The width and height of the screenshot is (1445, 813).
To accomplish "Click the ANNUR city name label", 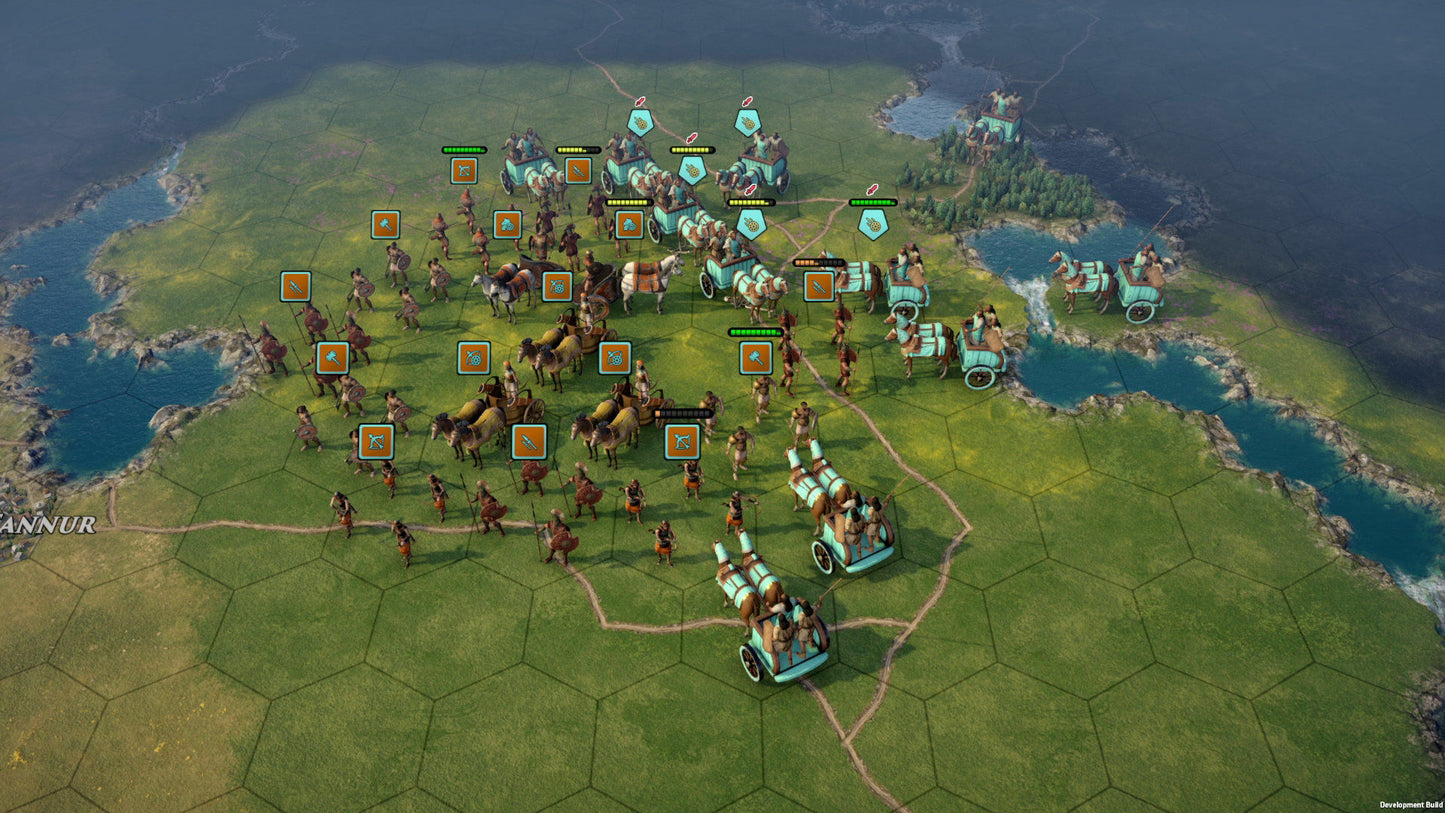I will click(45, 524).
